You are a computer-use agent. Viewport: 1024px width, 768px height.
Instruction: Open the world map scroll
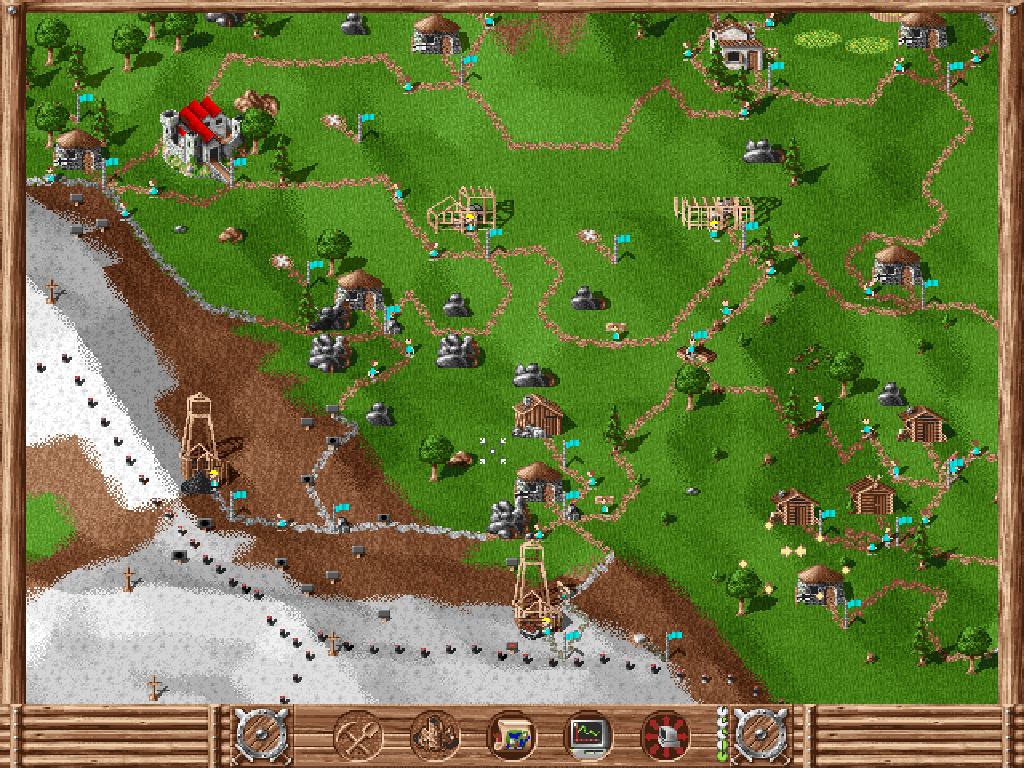click(x=511, y=736)
